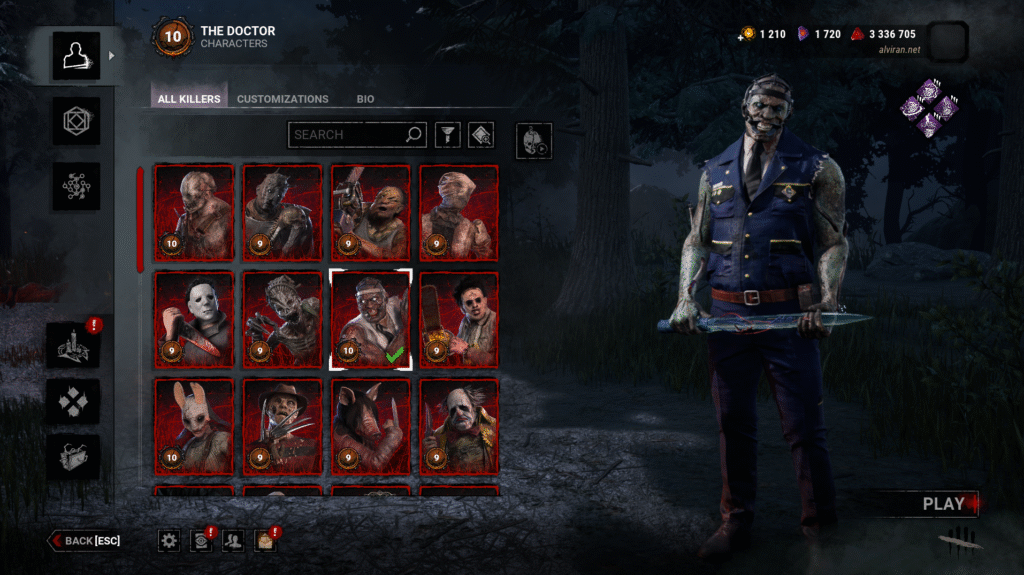
Task: Go back with the BACK button
Action: point(85,541)
